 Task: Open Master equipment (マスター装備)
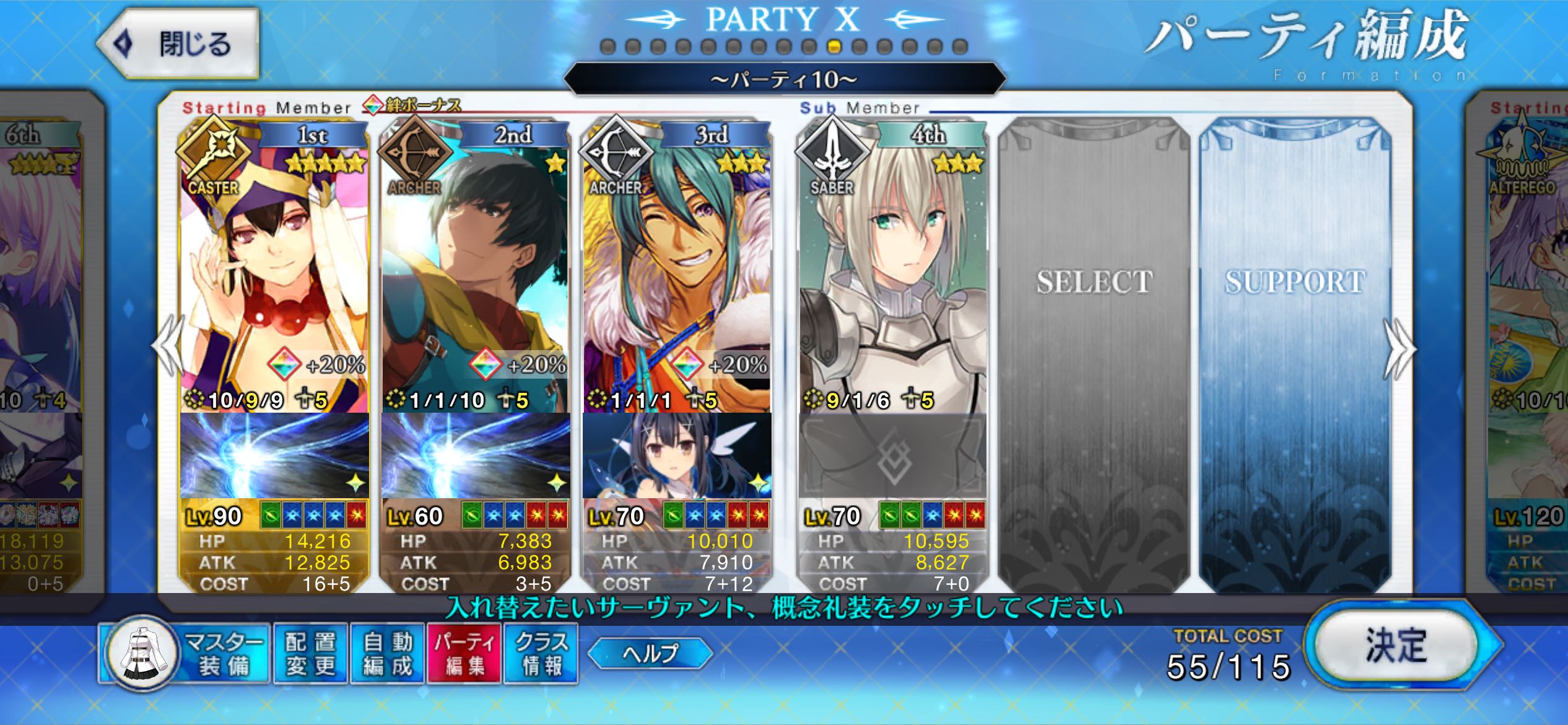pyautogui.click(x=186, y=654)
